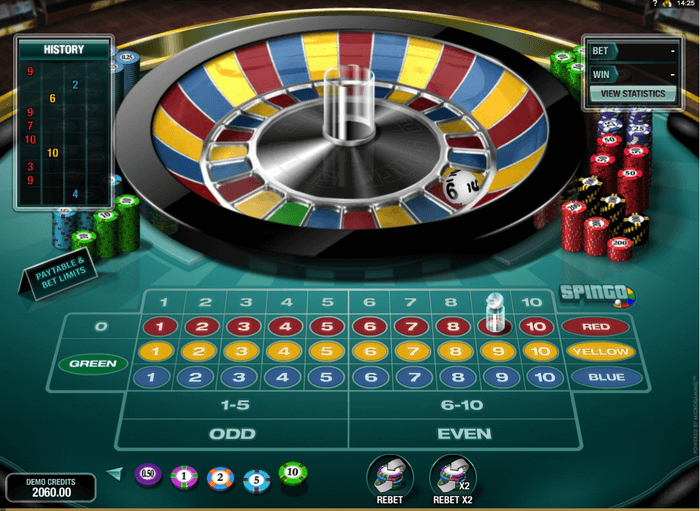Pick the orange 2 credit chip
The height and width of the screenshot is (511, 700).
[221, 478]
